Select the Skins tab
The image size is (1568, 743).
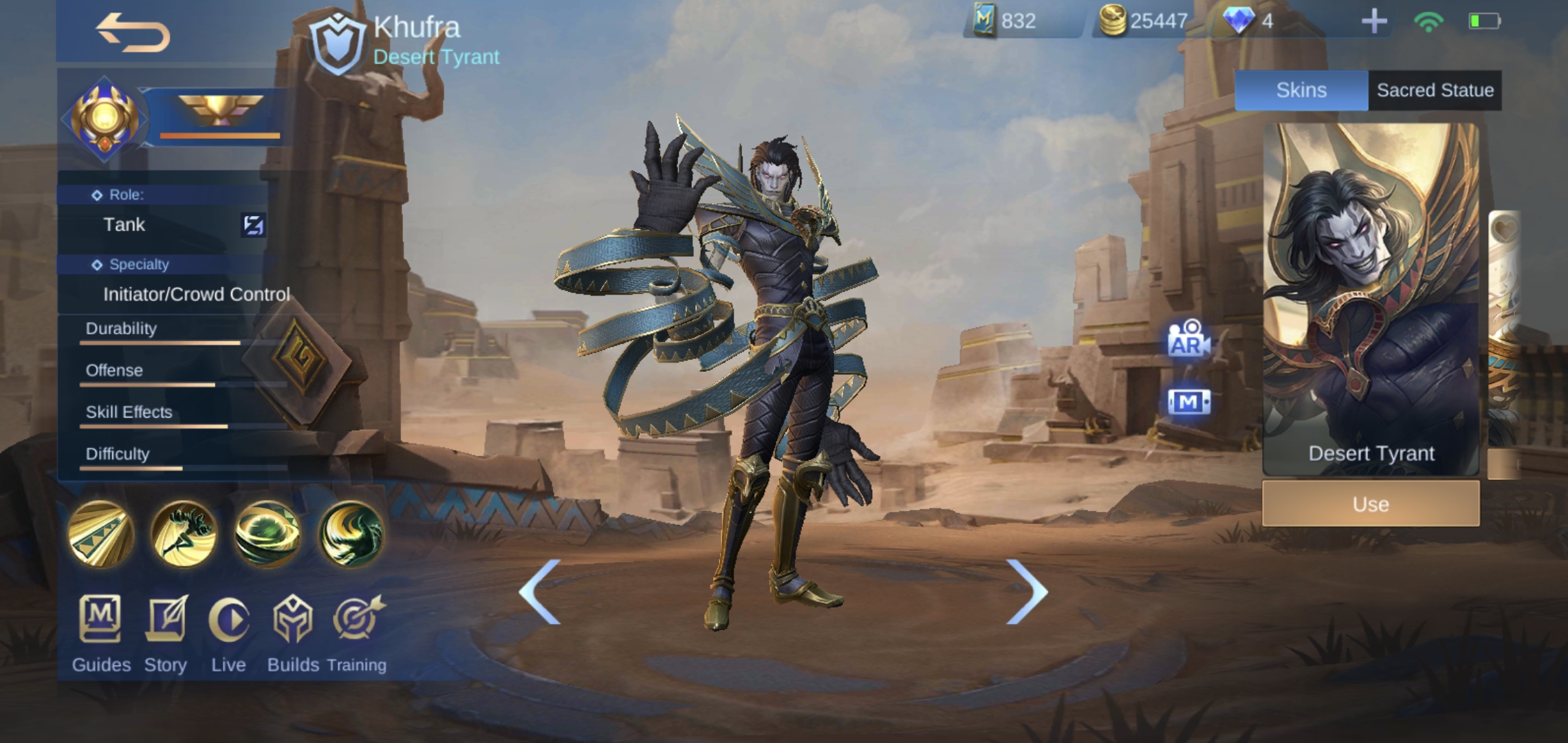(1301, 89)
